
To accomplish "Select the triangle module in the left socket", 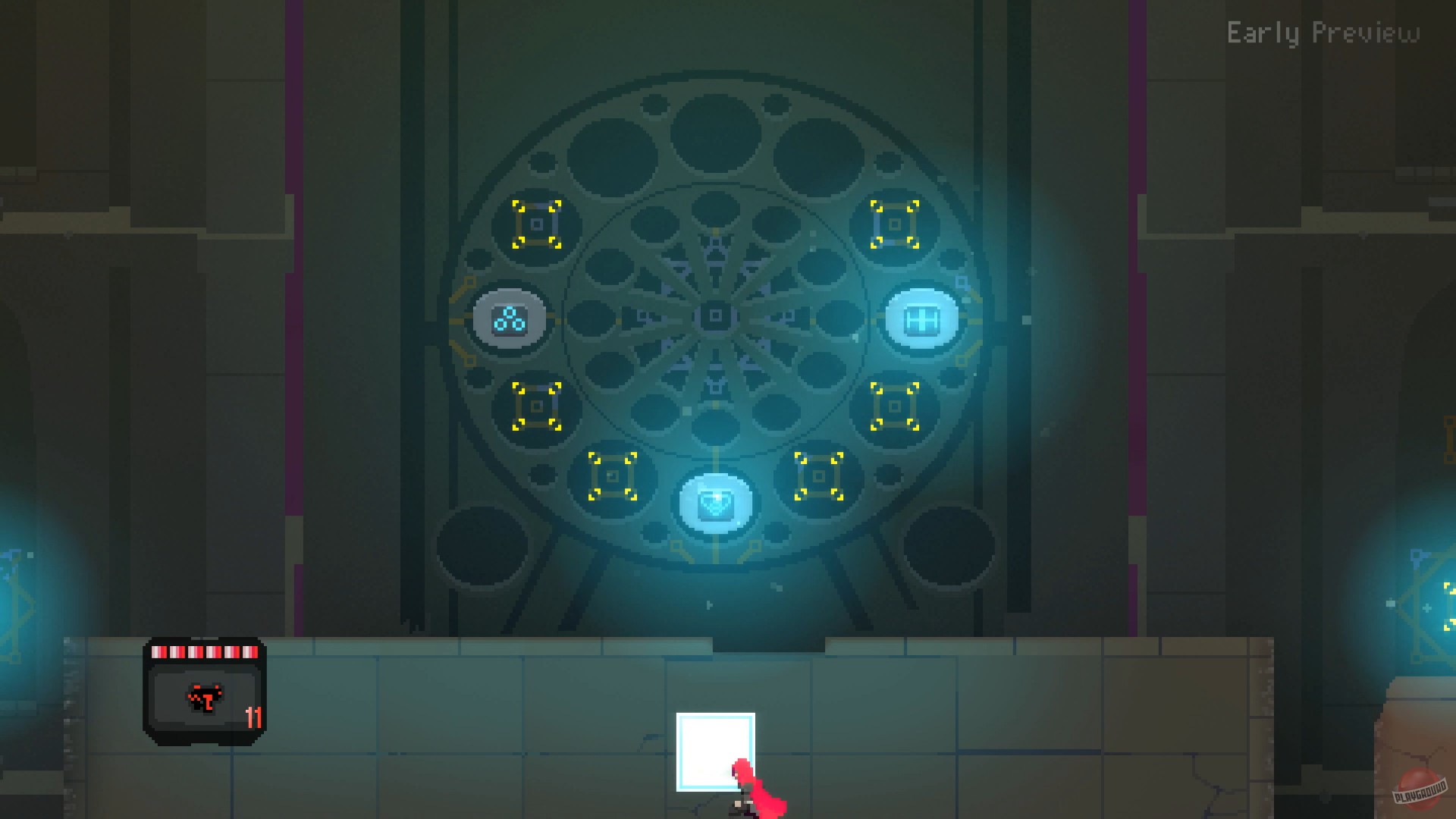I will pos(509,320).
